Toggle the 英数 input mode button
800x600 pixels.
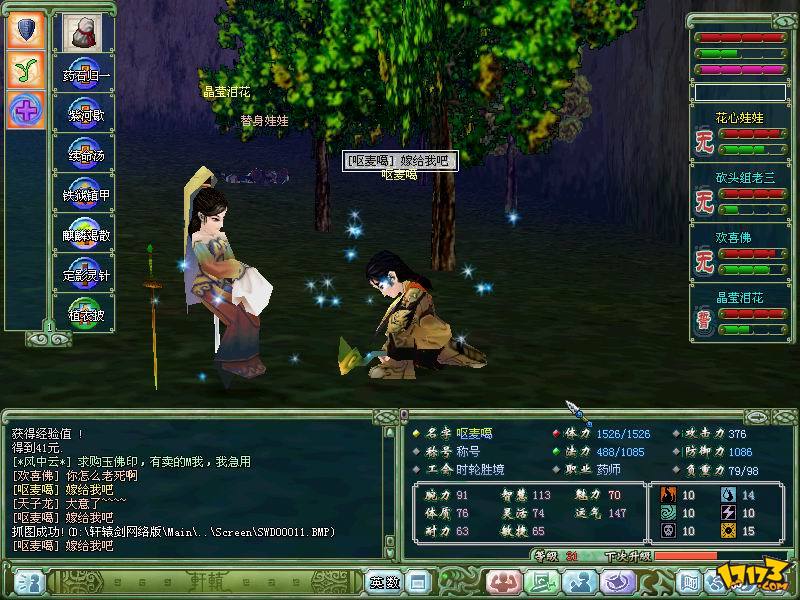384,581
